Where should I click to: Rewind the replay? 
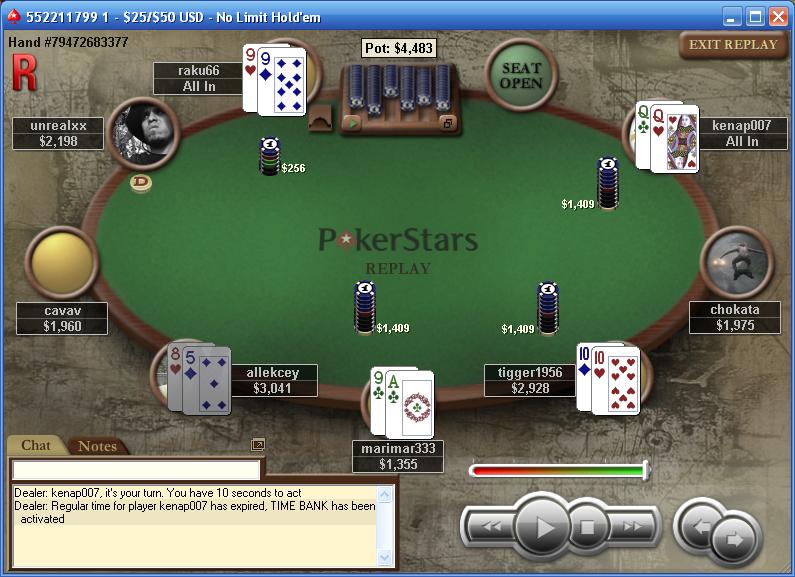click(490, 526)
